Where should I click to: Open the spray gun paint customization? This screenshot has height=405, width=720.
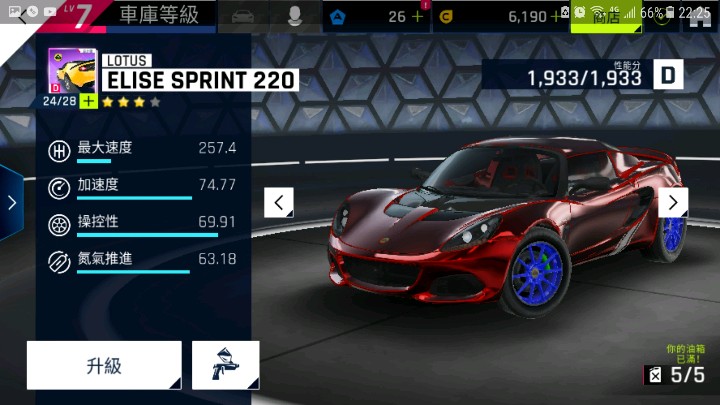point(225,365)
